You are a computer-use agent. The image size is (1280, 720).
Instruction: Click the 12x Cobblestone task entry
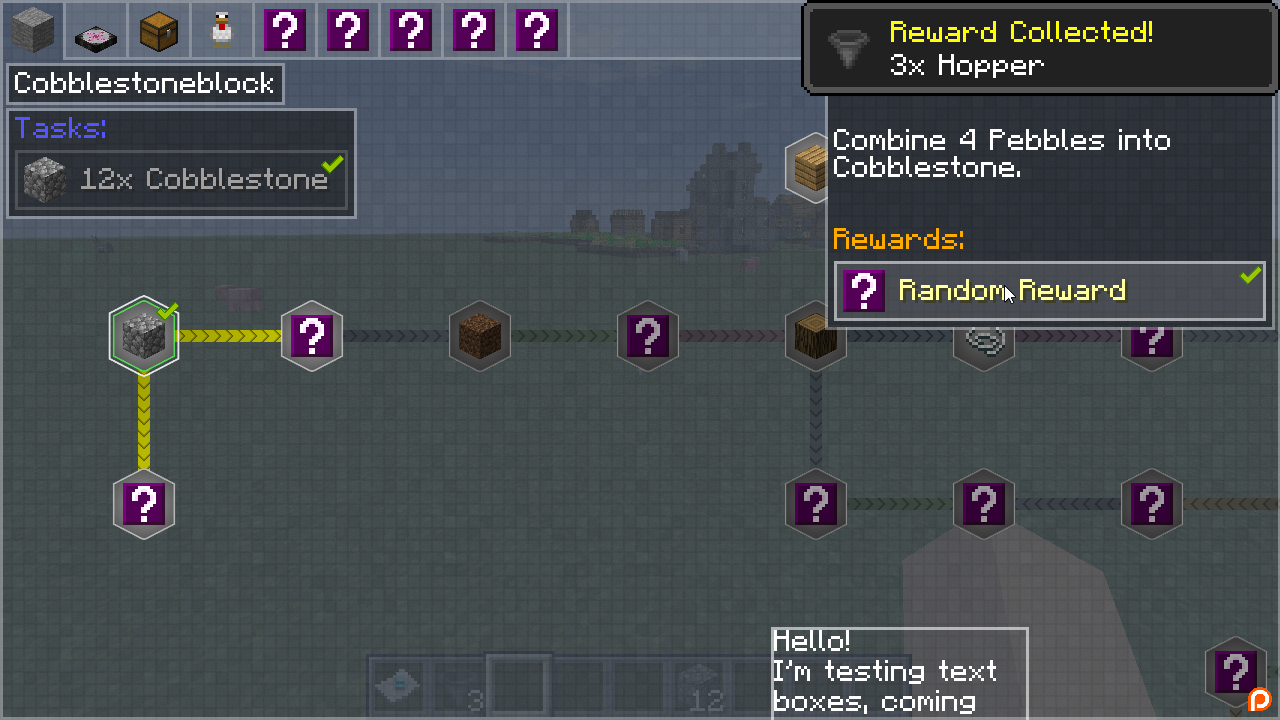pyautogui.click(x=182, y=180)
